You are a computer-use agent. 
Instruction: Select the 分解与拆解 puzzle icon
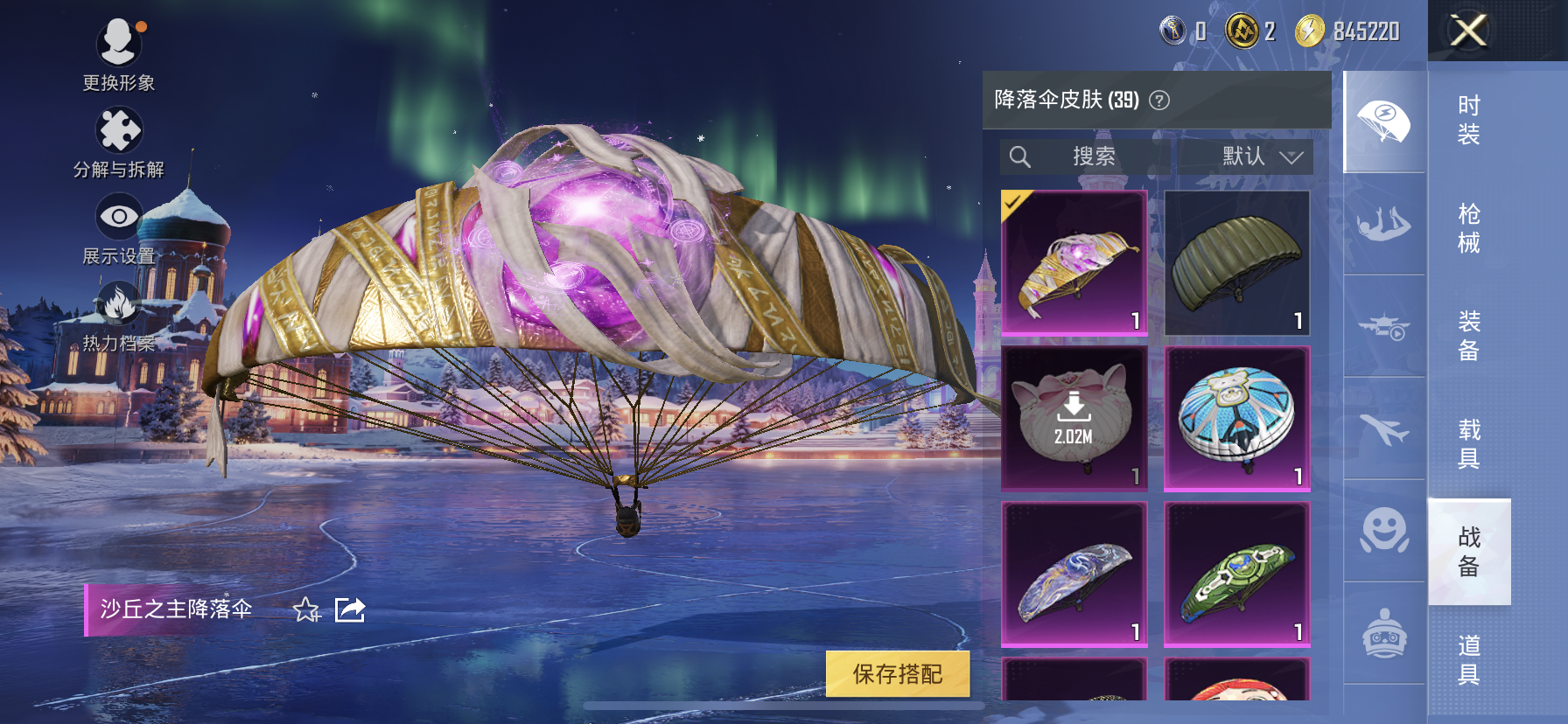(120, 129)
